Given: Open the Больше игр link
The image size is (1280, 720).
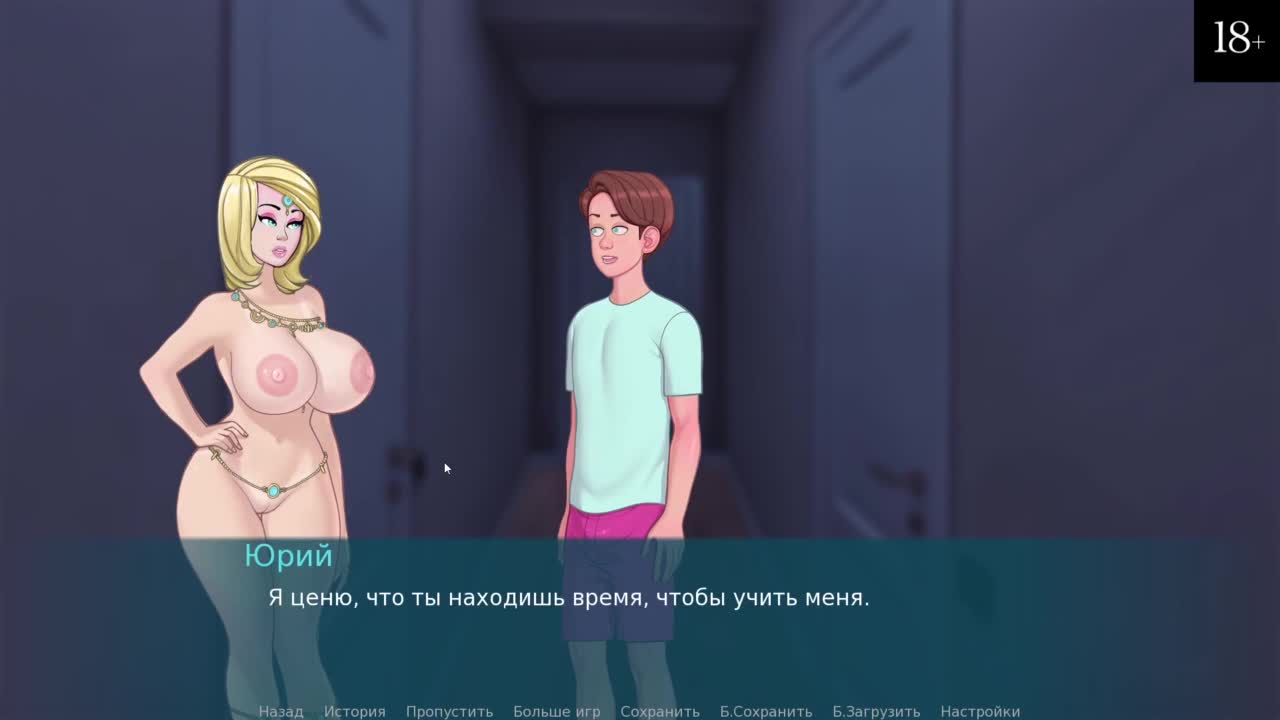Looking at the screenshot, I should point(556,711).
